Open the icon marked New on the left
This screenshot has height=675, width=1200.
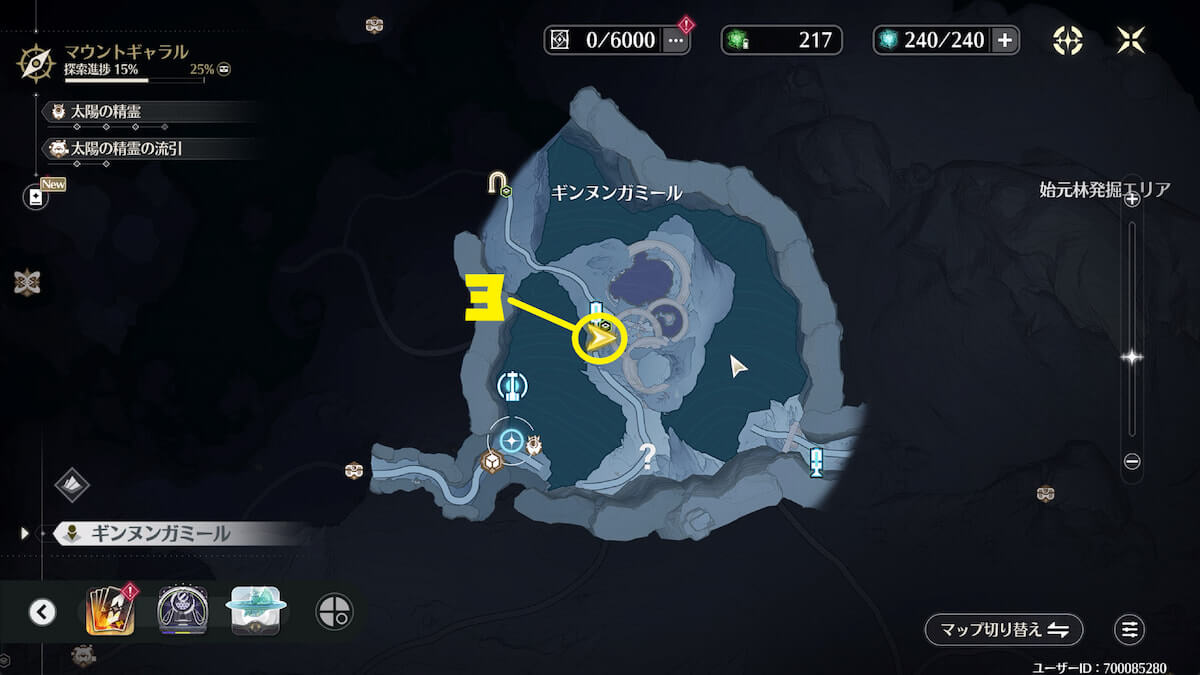click(37, 197)
